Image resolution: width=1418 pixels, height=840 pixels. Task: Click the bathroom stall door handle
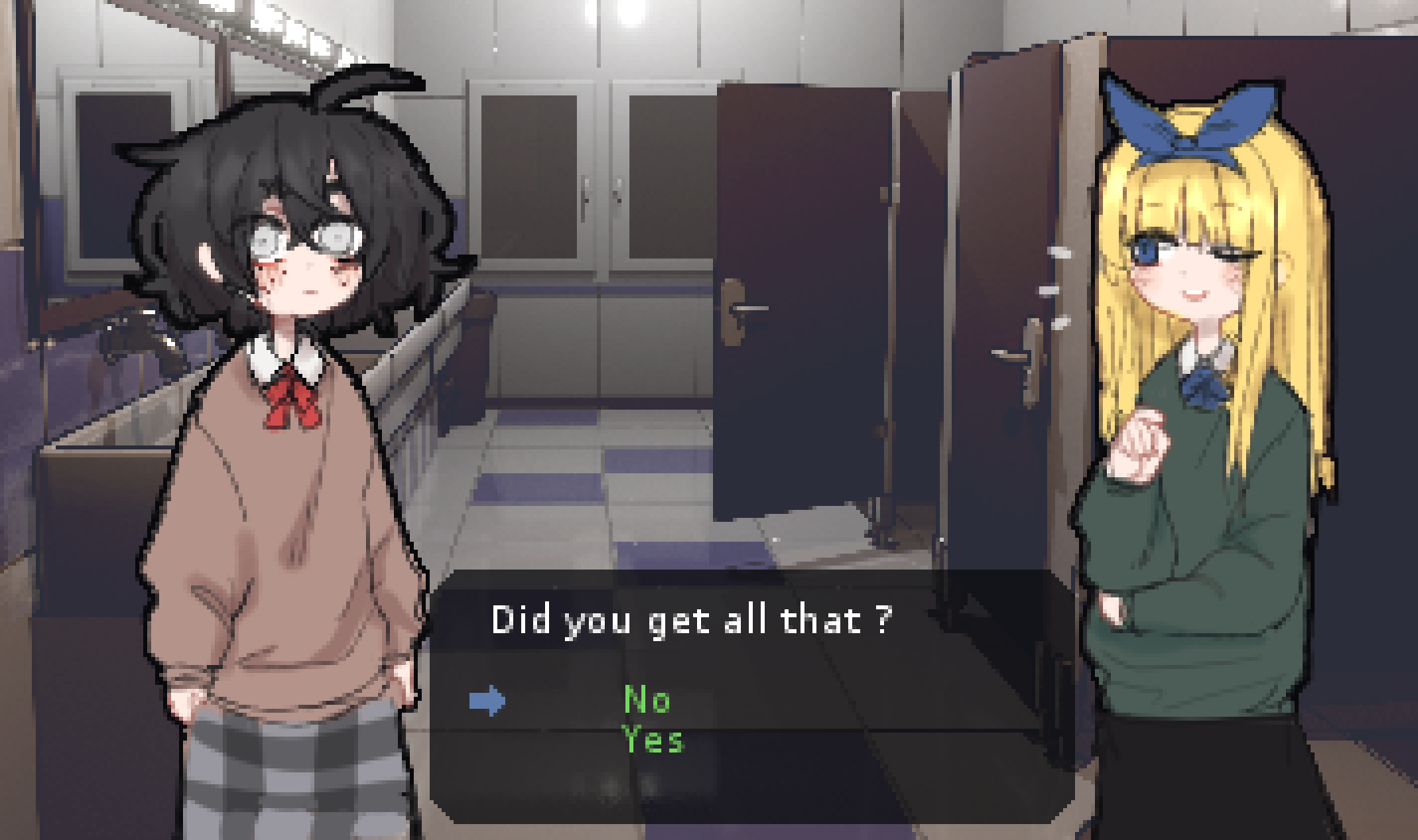point(749,306)
